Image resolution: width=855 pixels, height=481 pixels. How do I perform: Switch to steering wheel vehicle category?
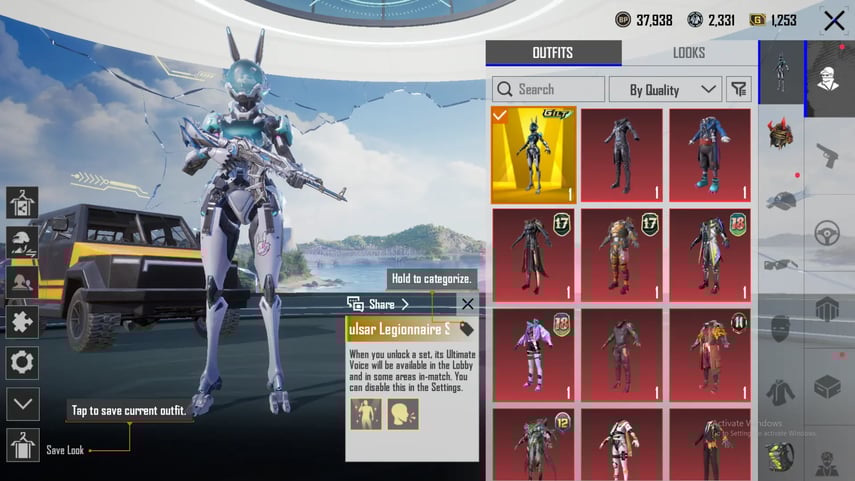(828, 233)
